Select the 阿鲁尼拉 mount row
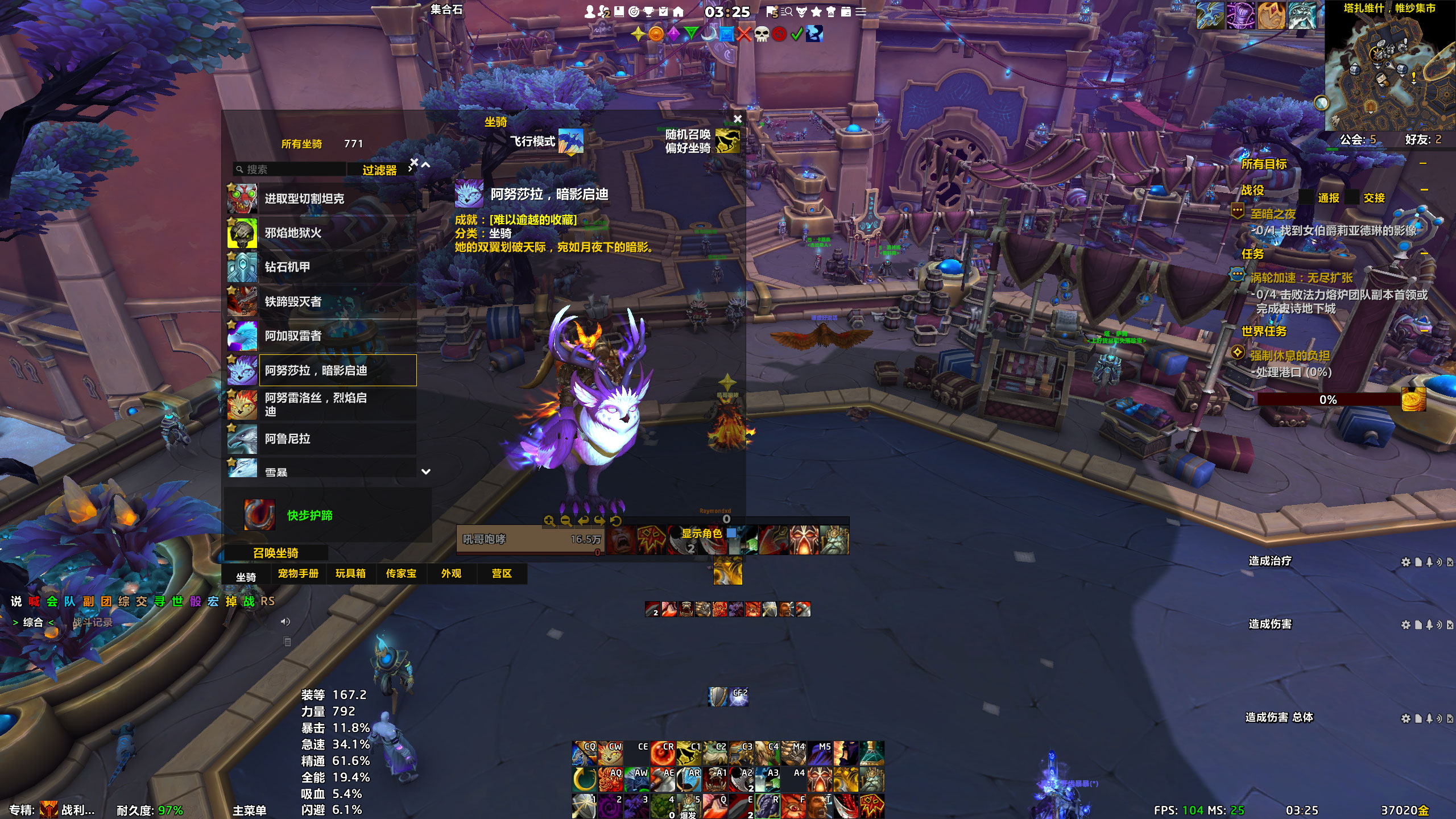This screenshot has height=819, width=1456. [x=321, y=439]
